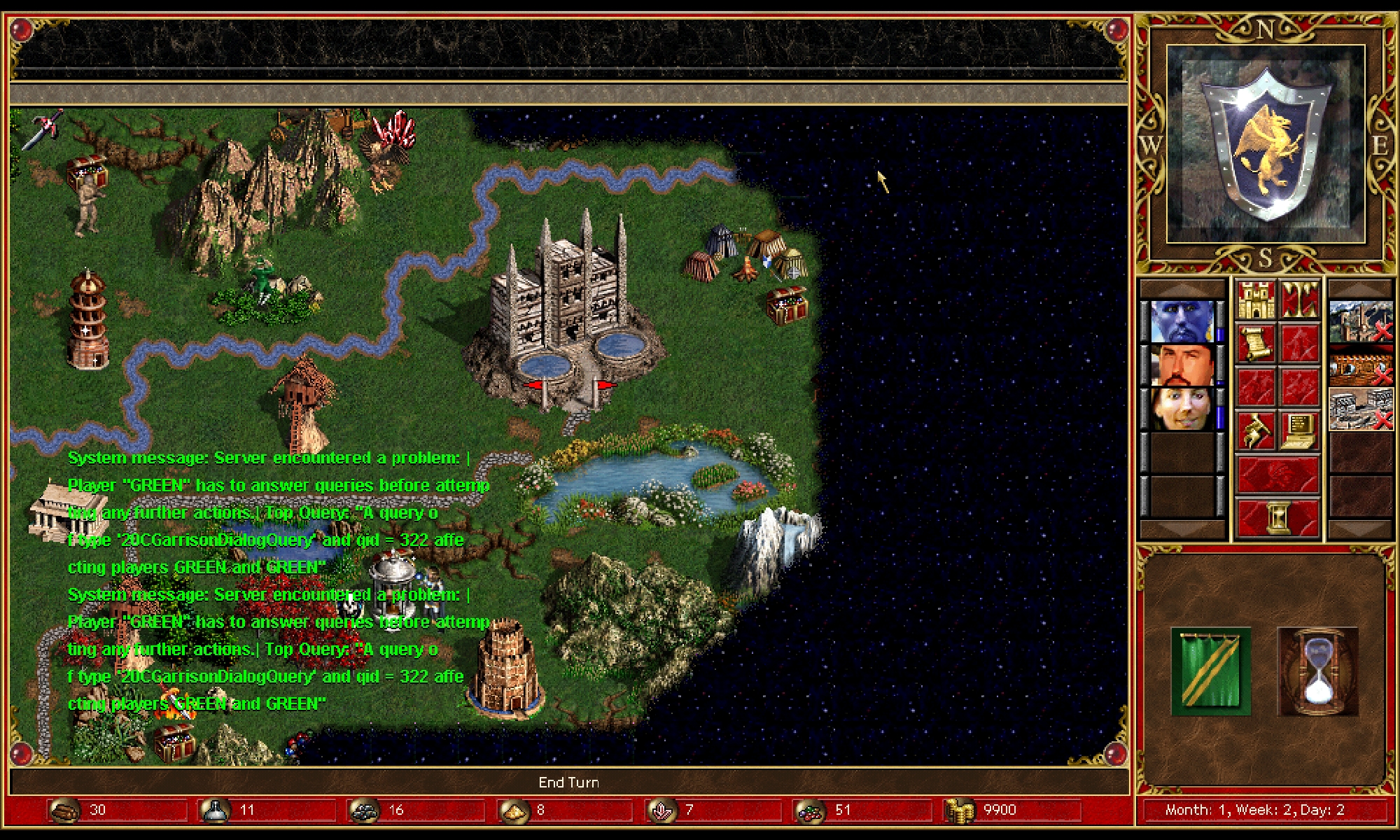Select the highlighted gray stone town thumbnail
This screenshot has width=1400, height=840.
tap(1360, 408)
